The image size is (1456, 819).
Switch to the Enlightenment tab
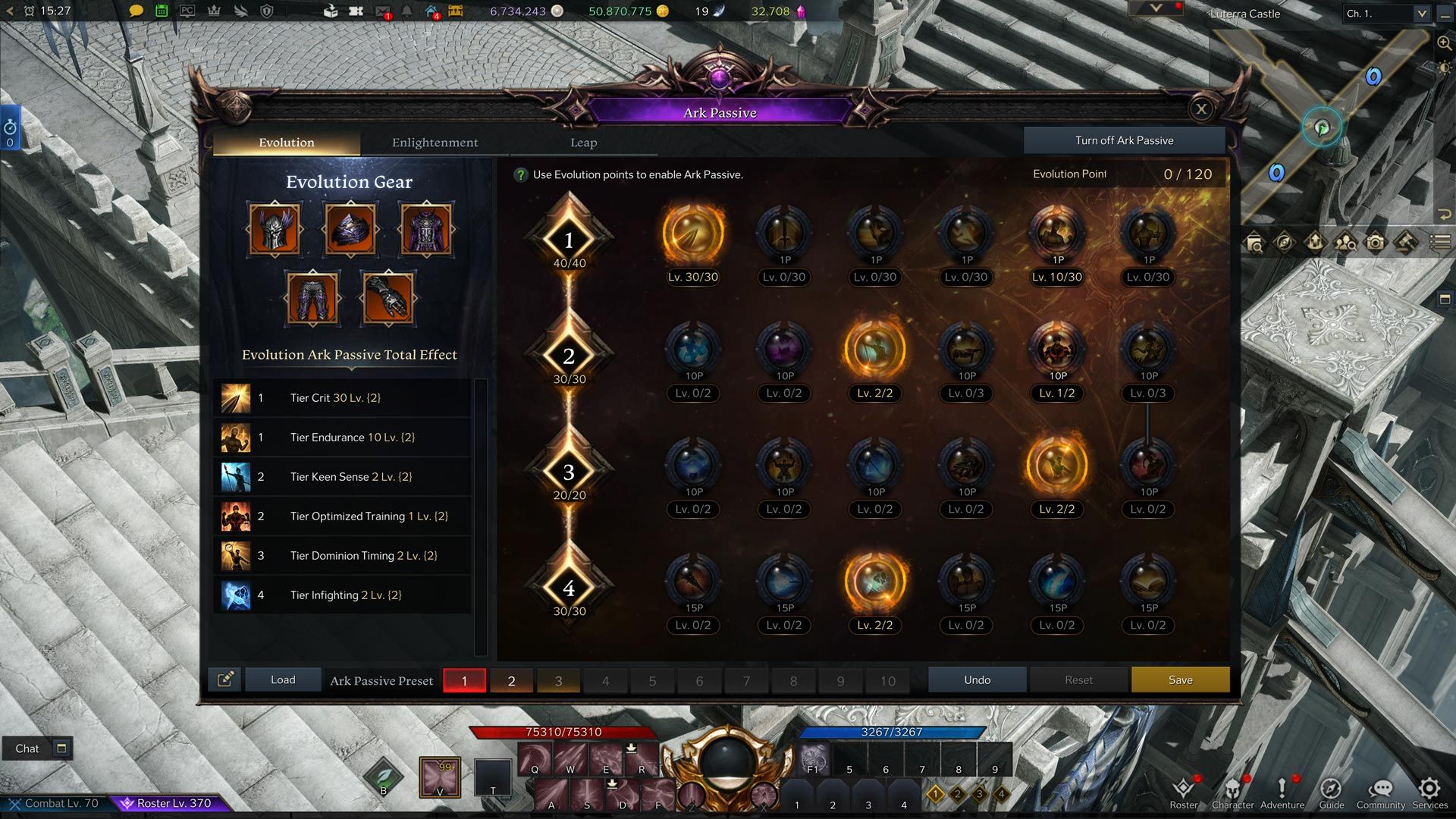pyautogui.click(x=435, y=142)
